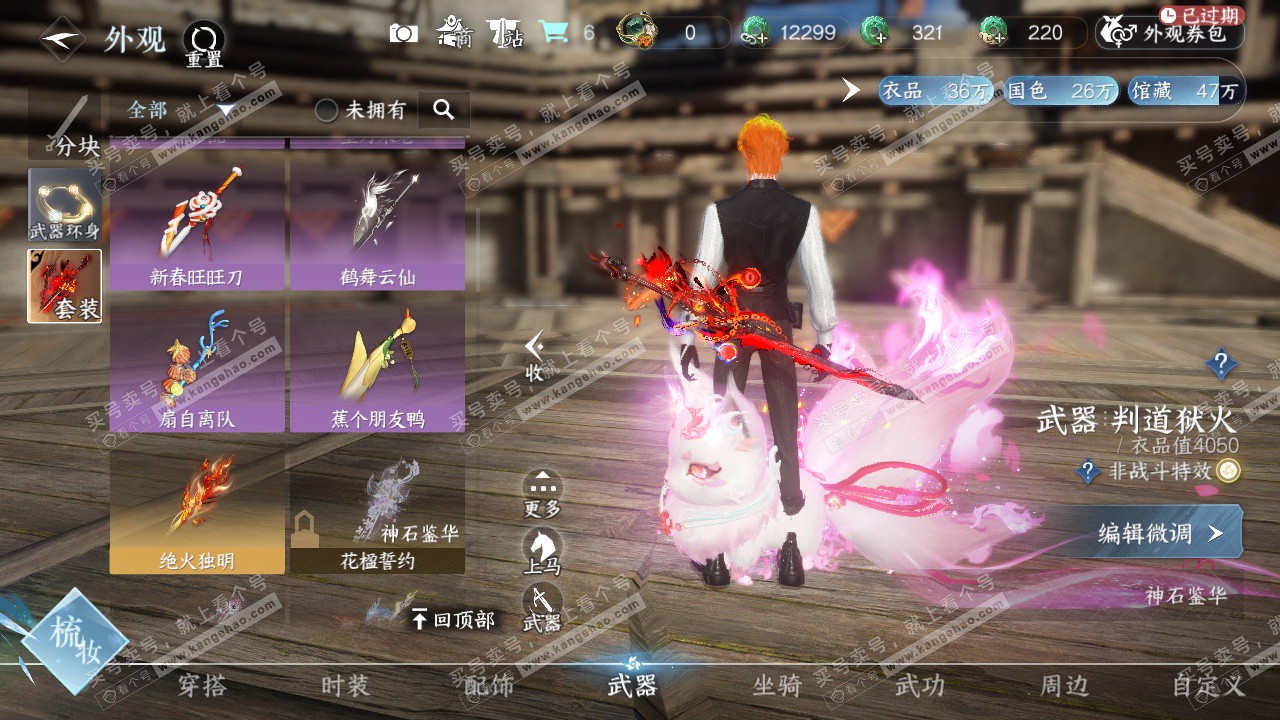Switch to the 坐骑 tab
The image size is (1280, 720).
777,685
